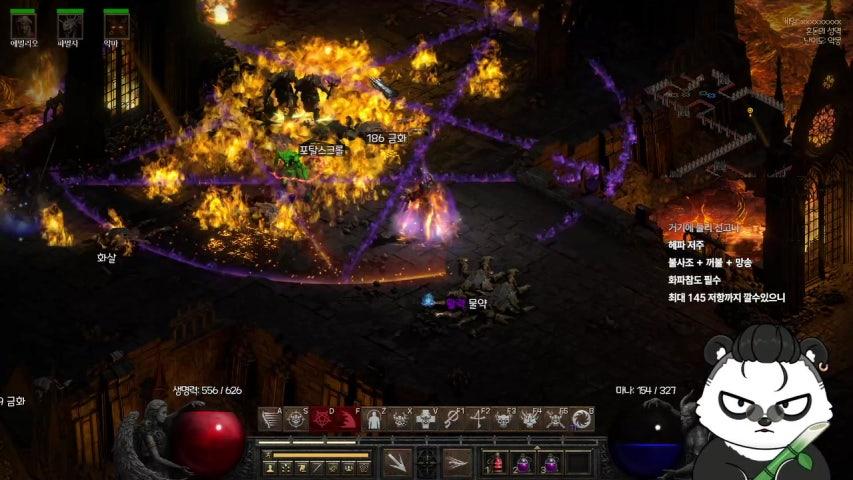The height and width of the screenshot is (480, 853).
Task: Activate the red claw skill bound to F
Action: (348, 420)
